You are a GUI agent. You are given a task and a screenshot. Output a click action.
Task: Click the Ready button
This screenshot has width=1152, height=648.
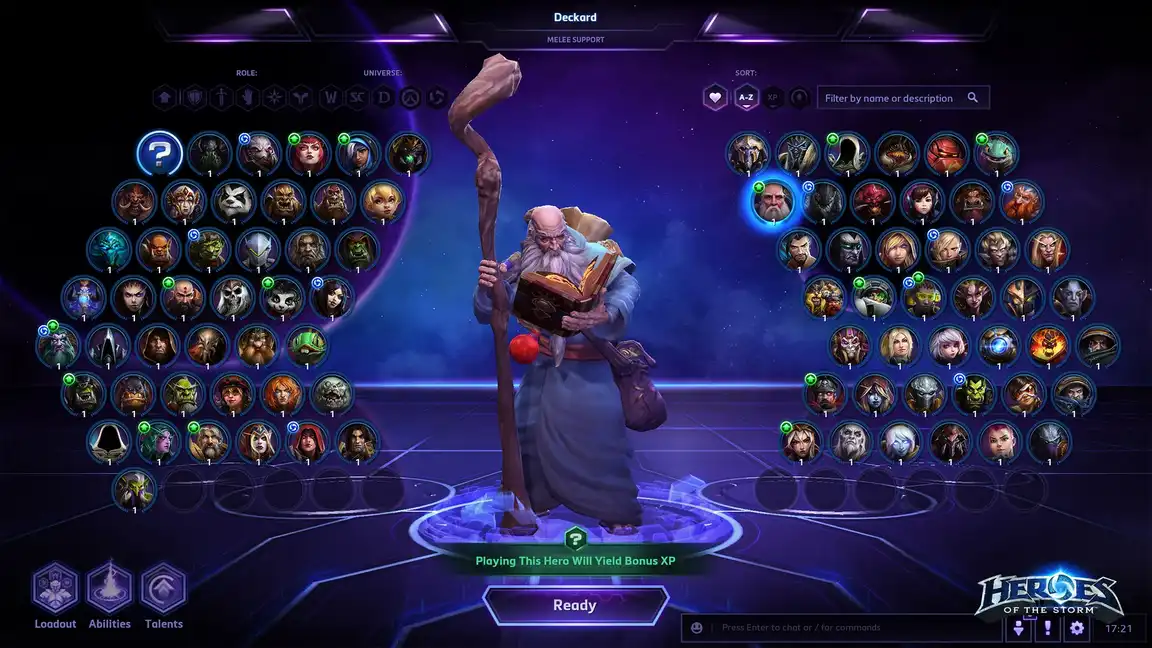click(575, 605)
